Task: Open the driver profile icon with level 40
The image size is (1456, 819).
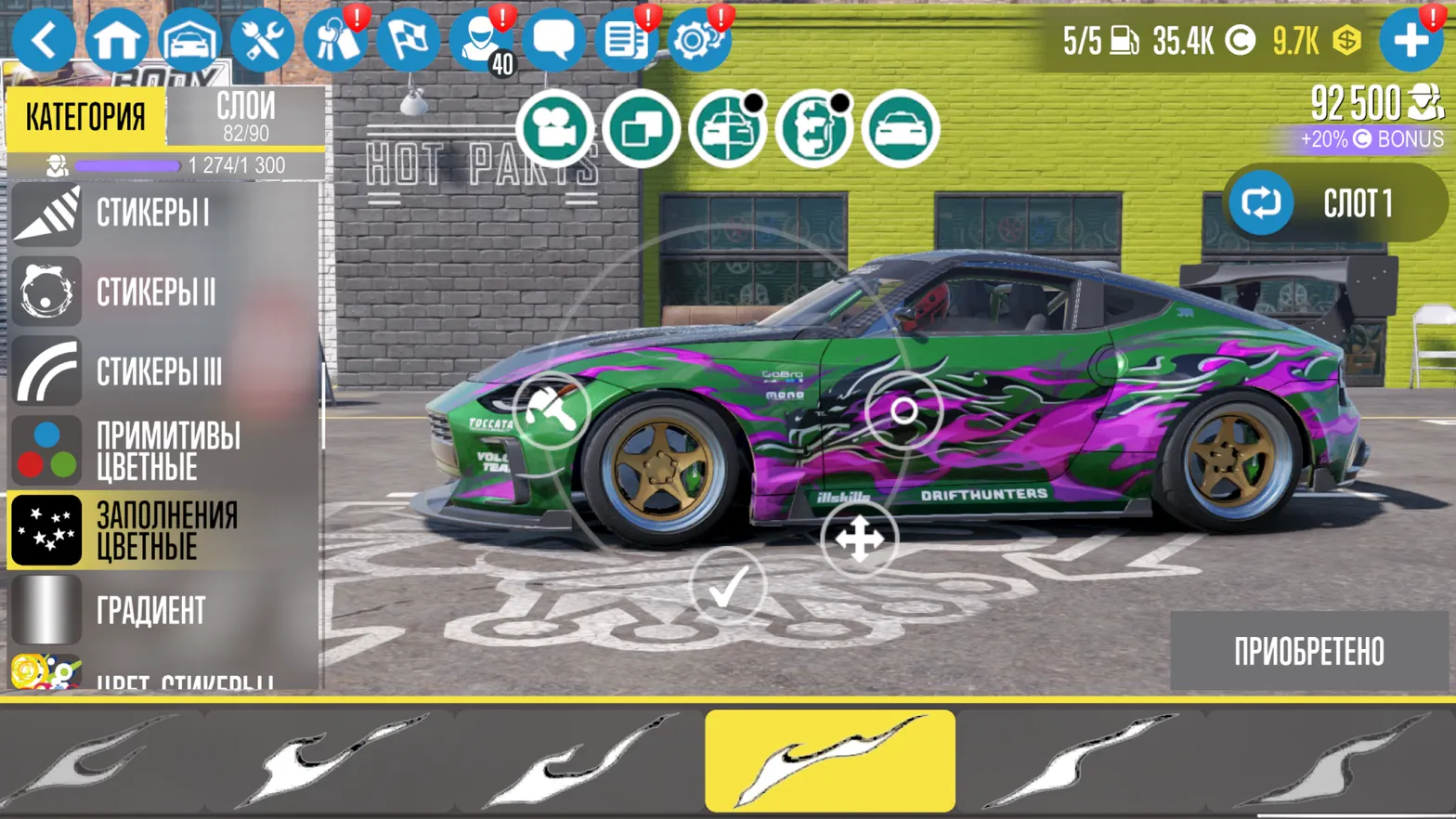Action: (482, 39)
